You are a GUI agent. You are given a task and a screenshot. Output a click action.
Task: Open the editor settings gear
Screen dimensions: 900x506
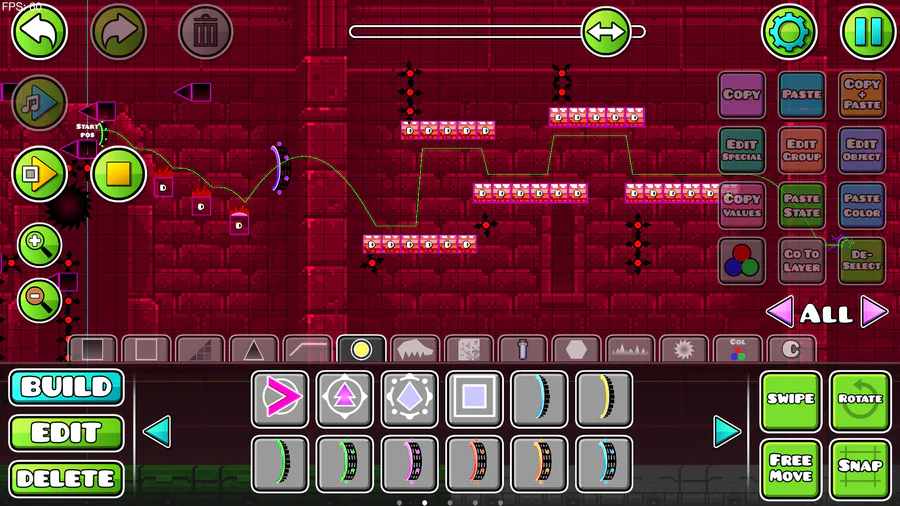790,32
